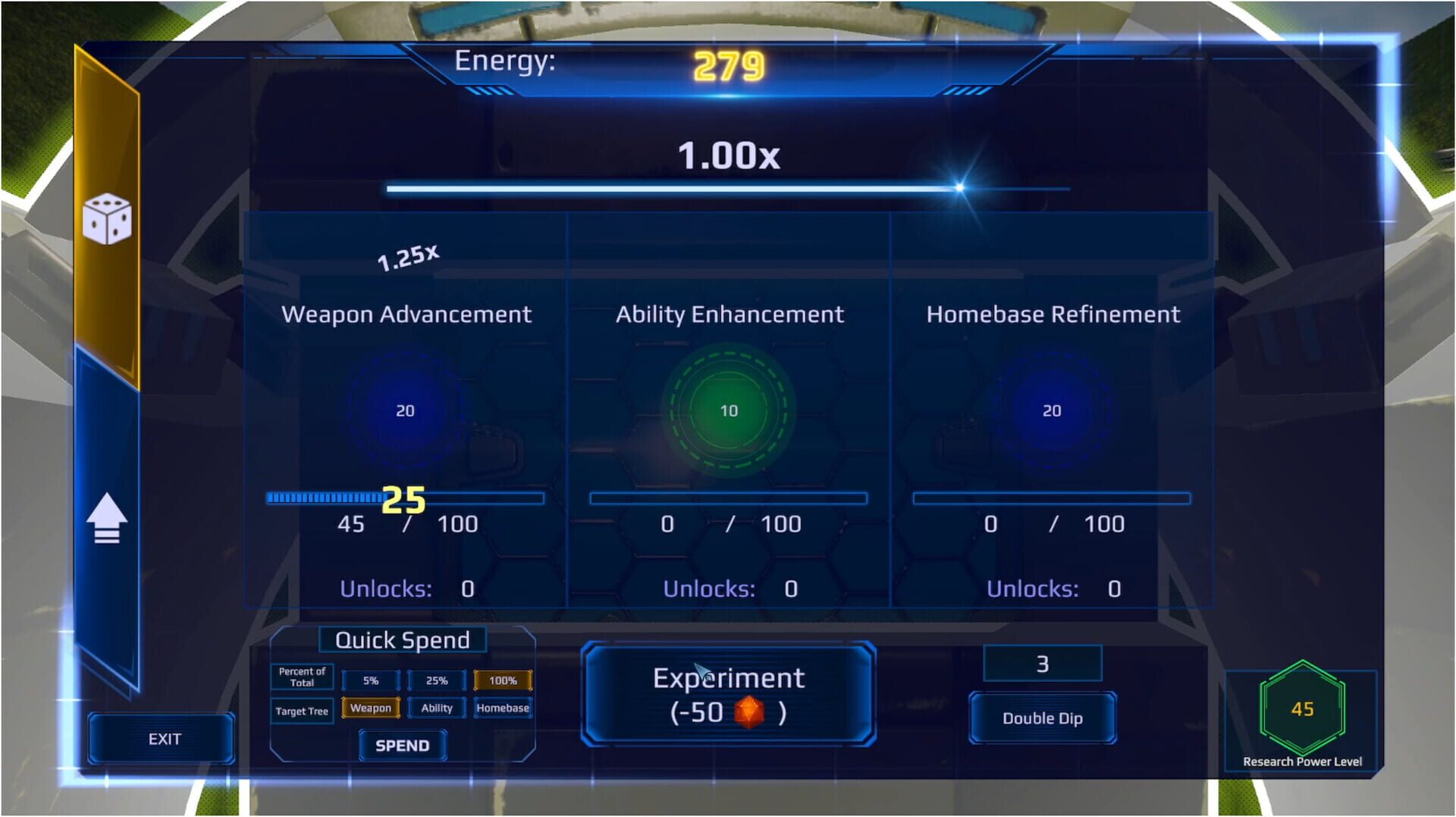Open the Ability Enhancement panel

[x=729, y=314]
